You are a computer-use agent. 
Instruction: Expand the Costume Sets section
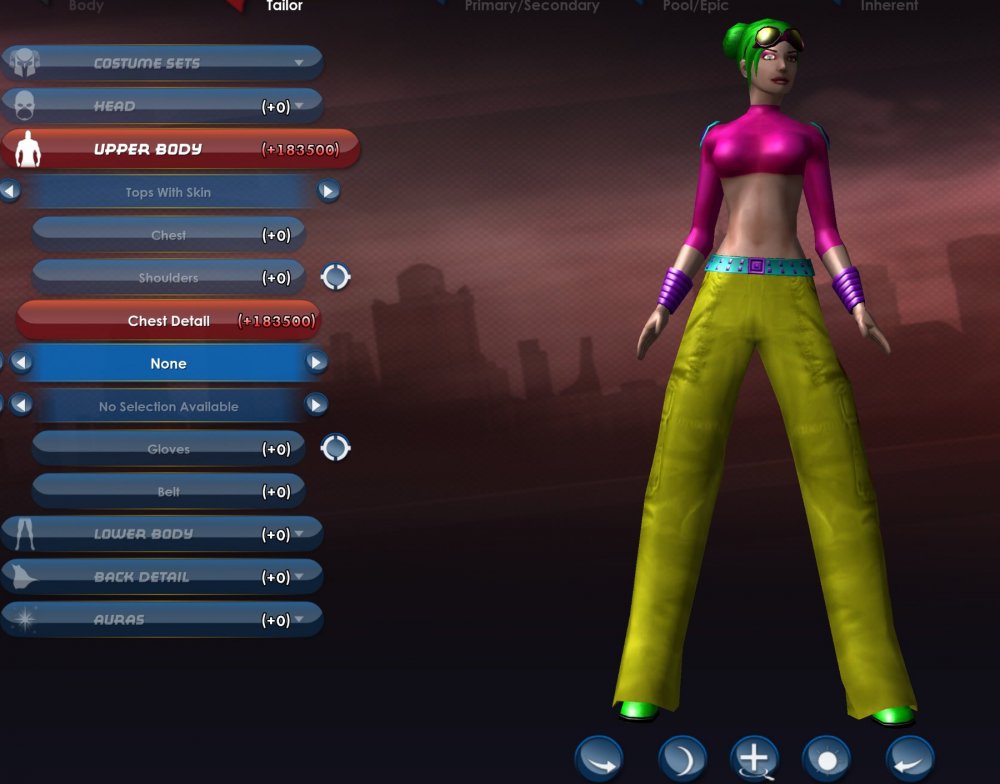pos(162,63)
